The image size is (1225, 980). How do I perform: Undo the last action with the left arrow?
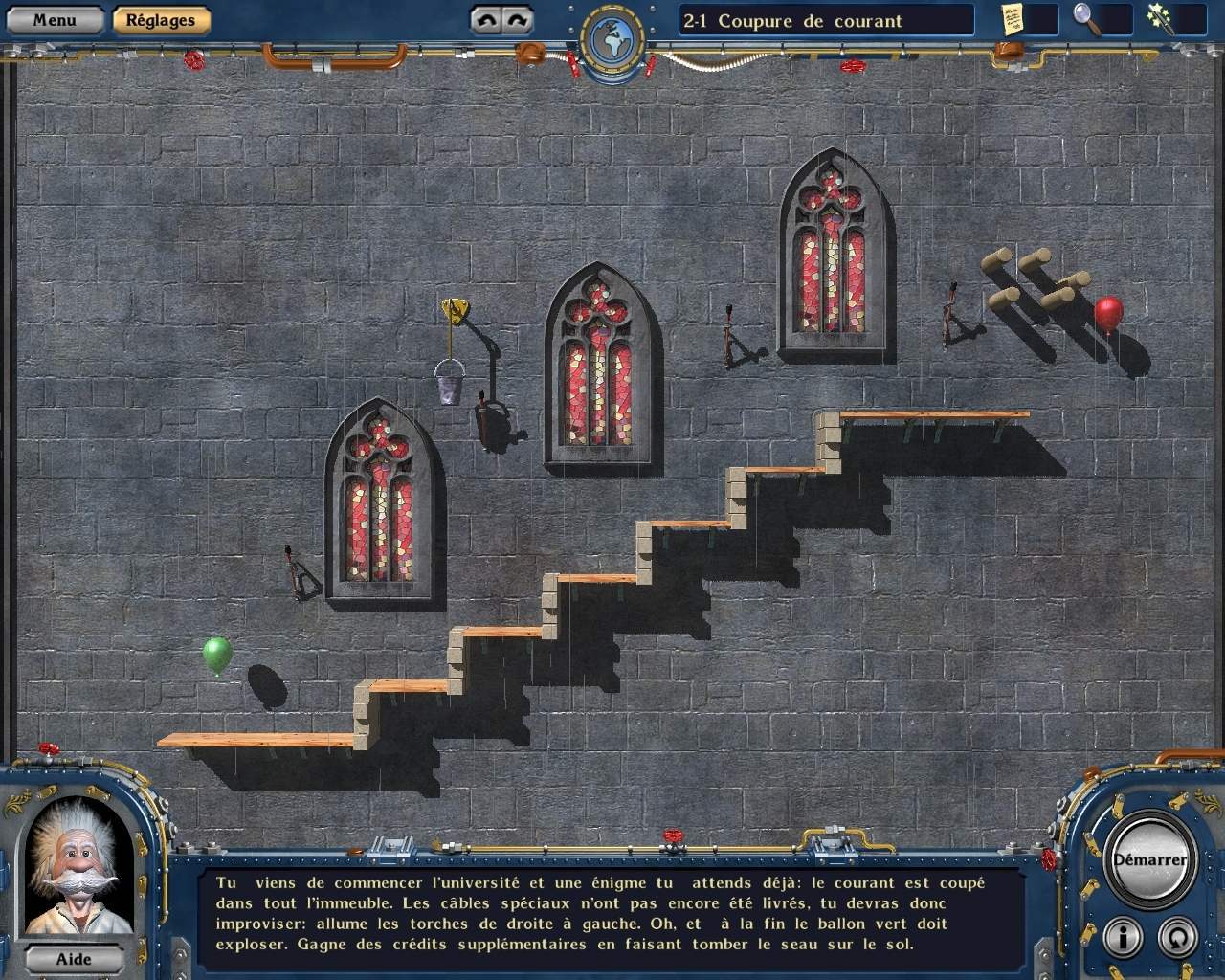(487, 20)
